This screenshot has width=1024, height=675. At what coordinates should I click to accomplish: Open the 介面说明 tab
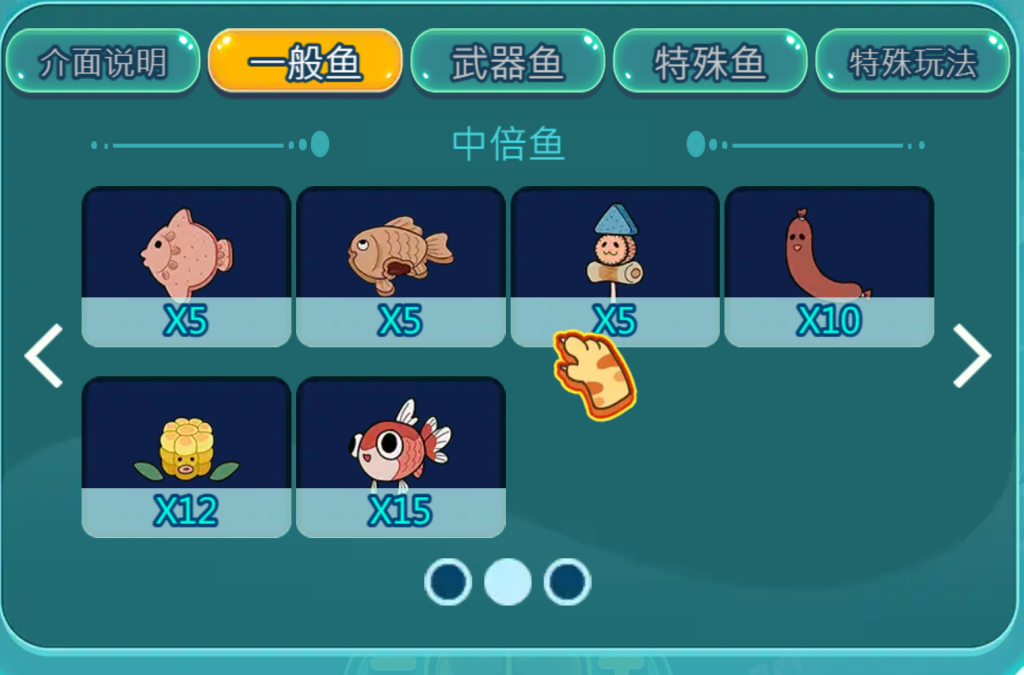103,62
